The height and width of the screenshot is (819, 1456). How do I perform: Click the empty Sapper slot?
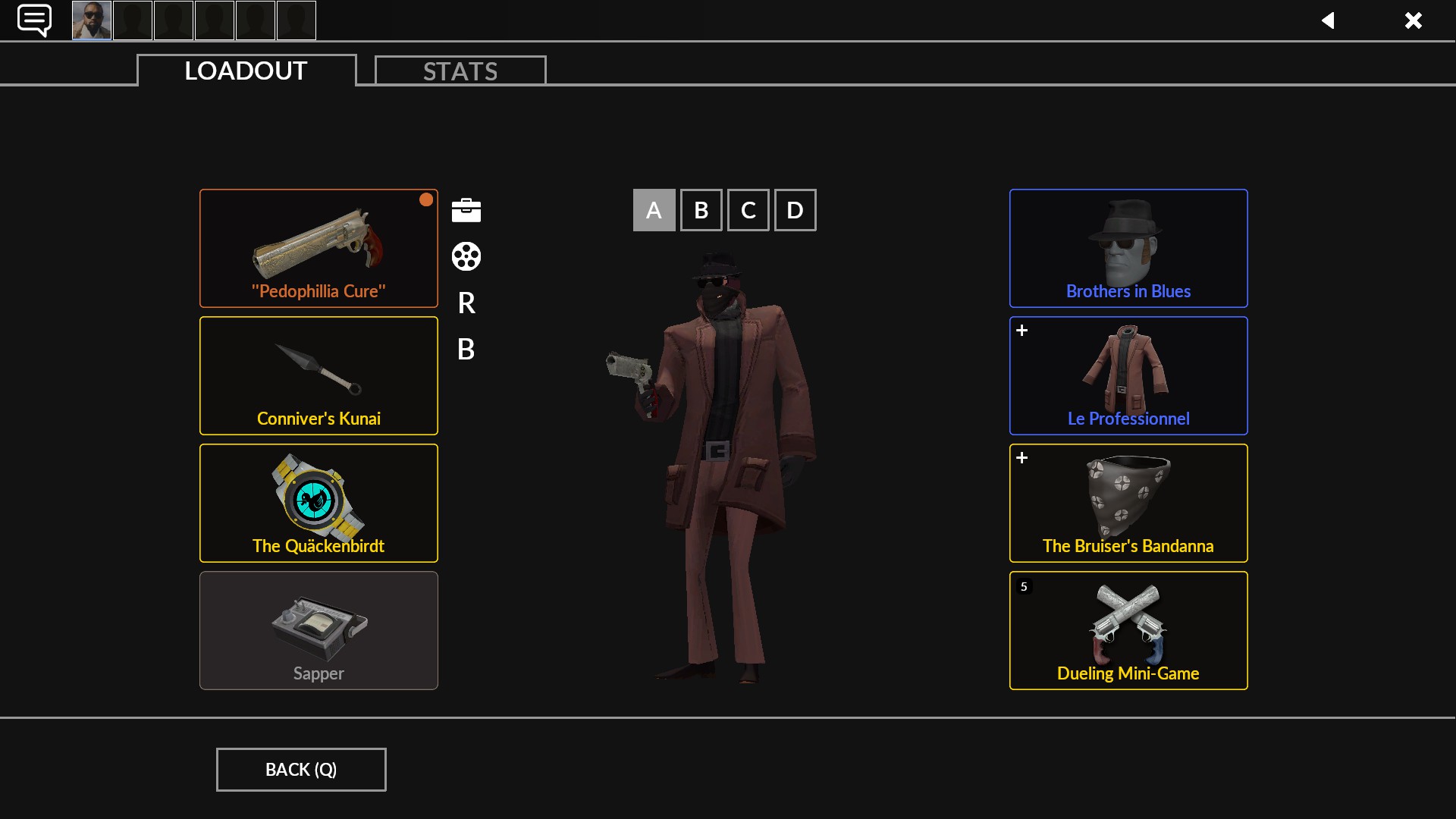[318, 630]
